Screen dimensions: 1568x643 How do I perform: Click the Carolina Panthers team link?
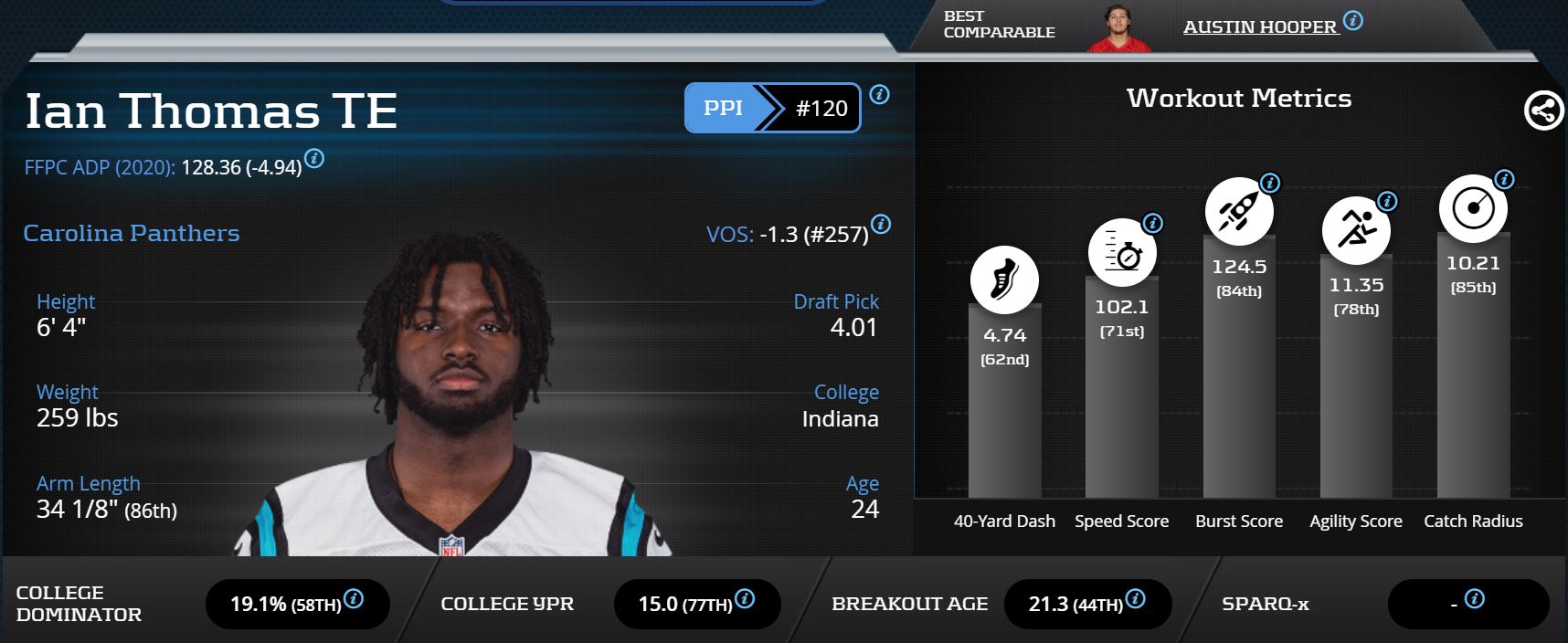pos(132,234)
